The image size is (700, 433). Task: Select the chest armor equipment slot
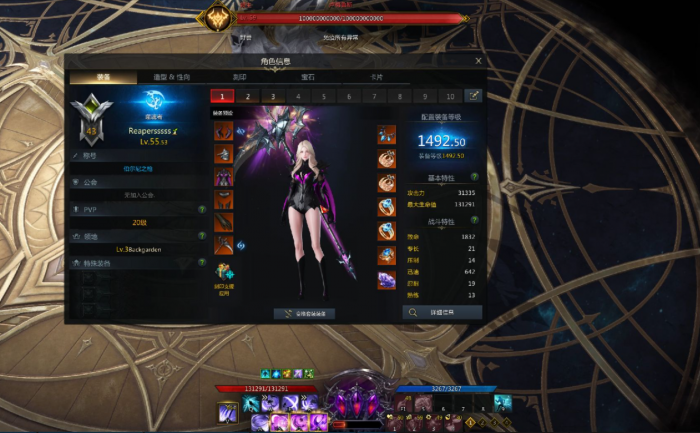coord(224,177)
